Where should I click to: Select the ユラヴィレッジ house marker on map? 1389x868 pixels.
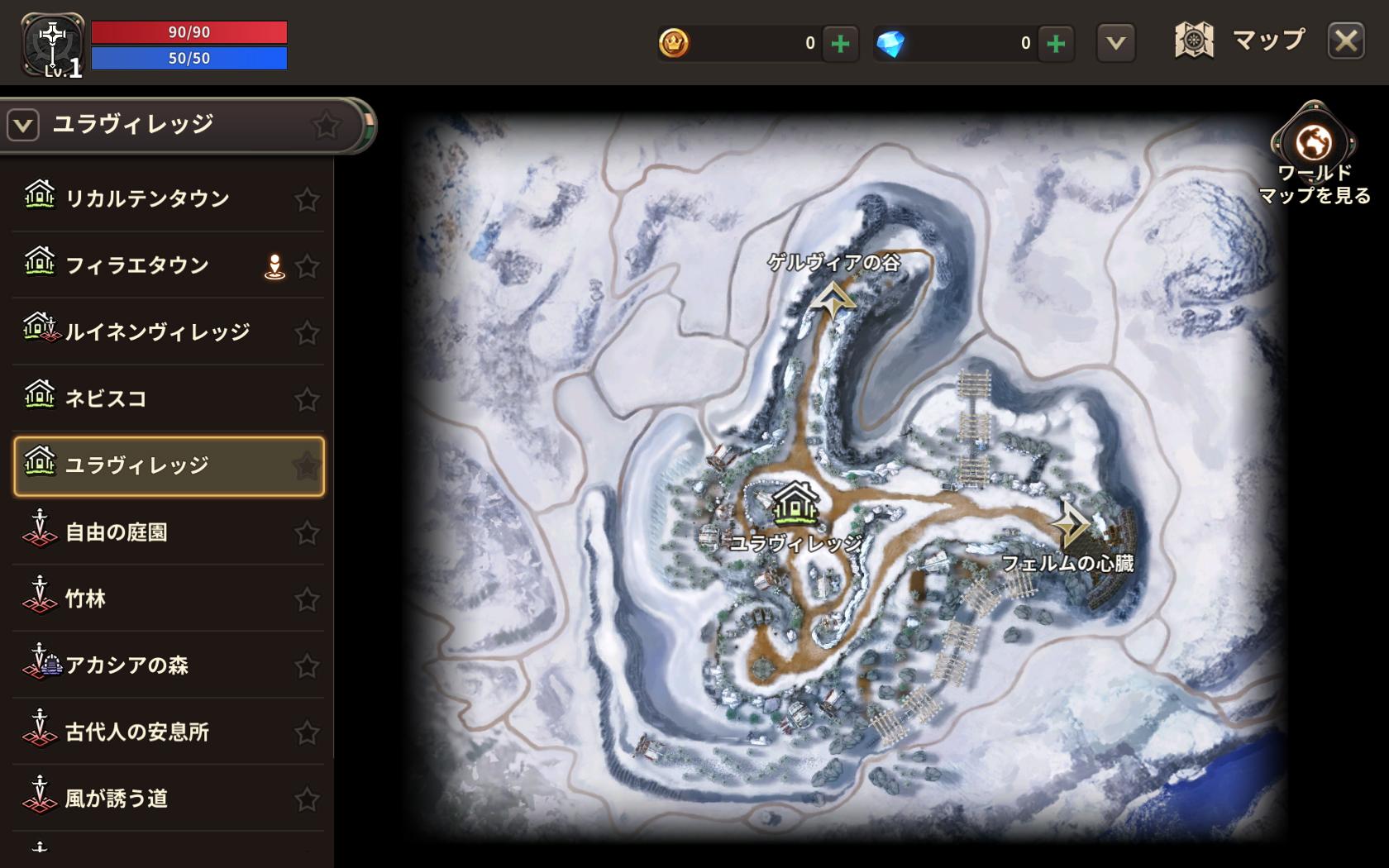(x=795, y=503)
